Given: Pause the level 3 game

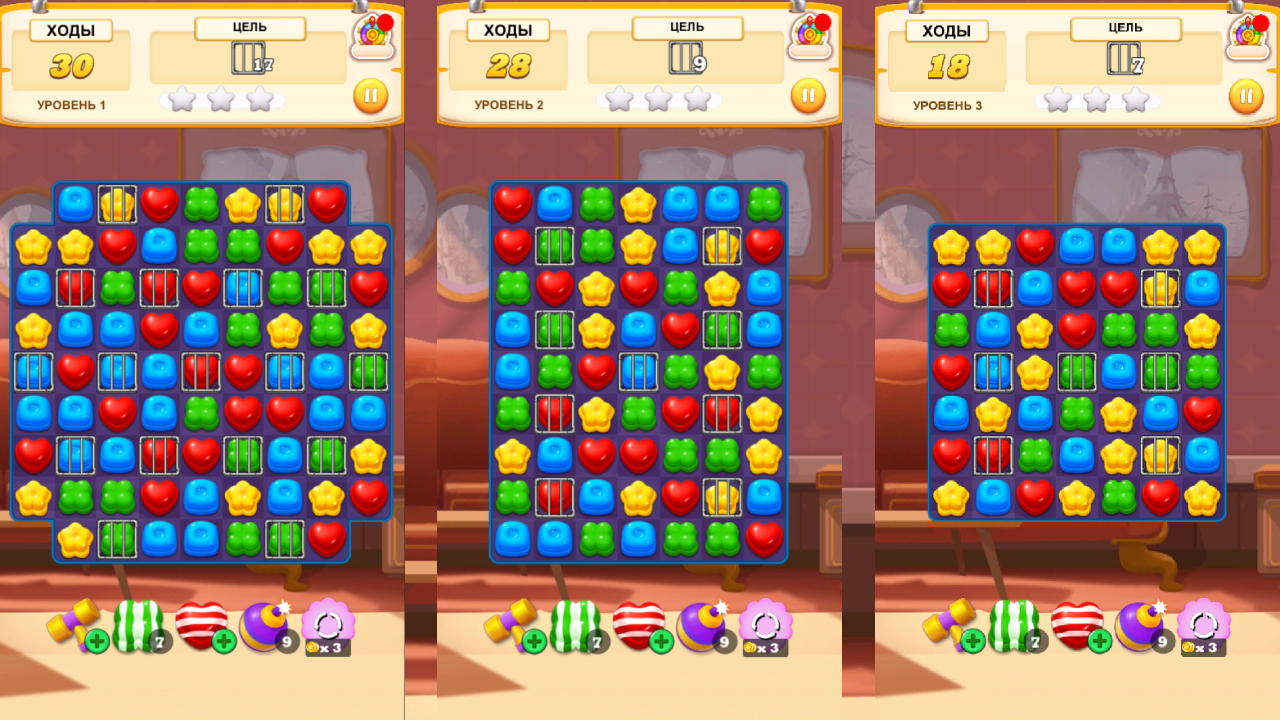Looking at the screenshot, I should click(x=1244, y=98).
